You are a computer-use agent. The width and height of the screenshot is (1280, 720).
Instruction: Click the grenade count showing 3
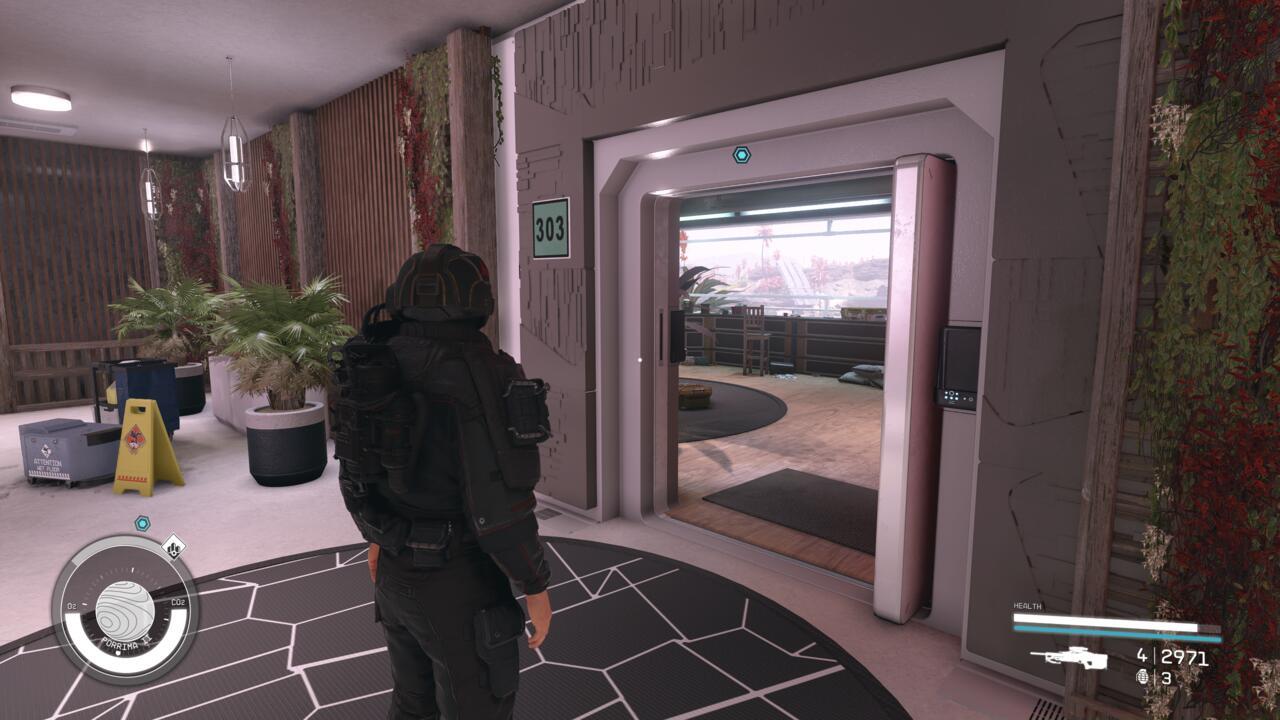[1166, 678]
